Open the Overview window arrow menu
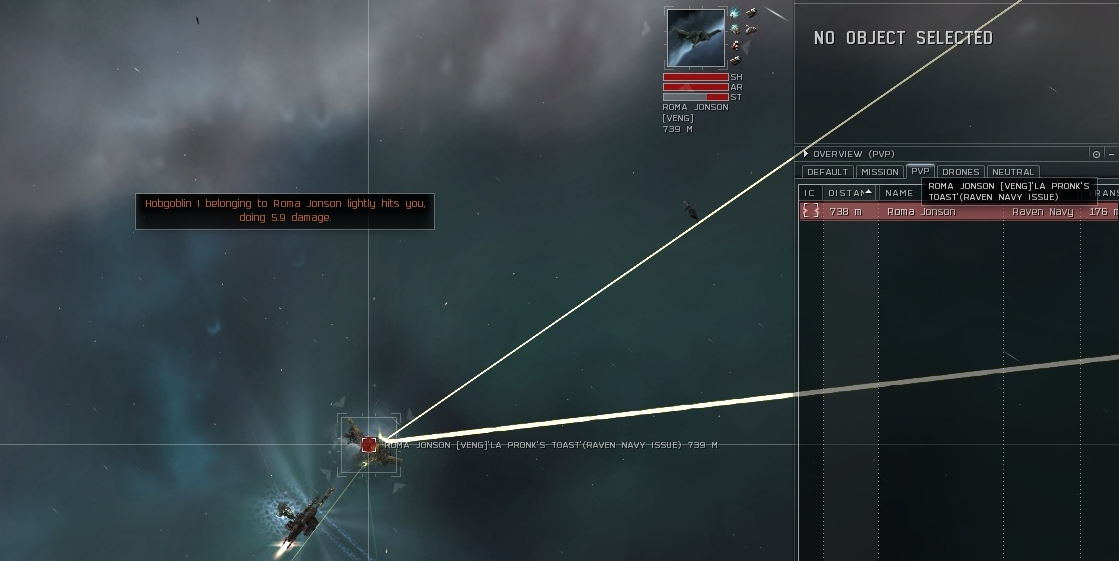Image resolution: width=1119 pixels, height=561 pixels. [806, 154]
